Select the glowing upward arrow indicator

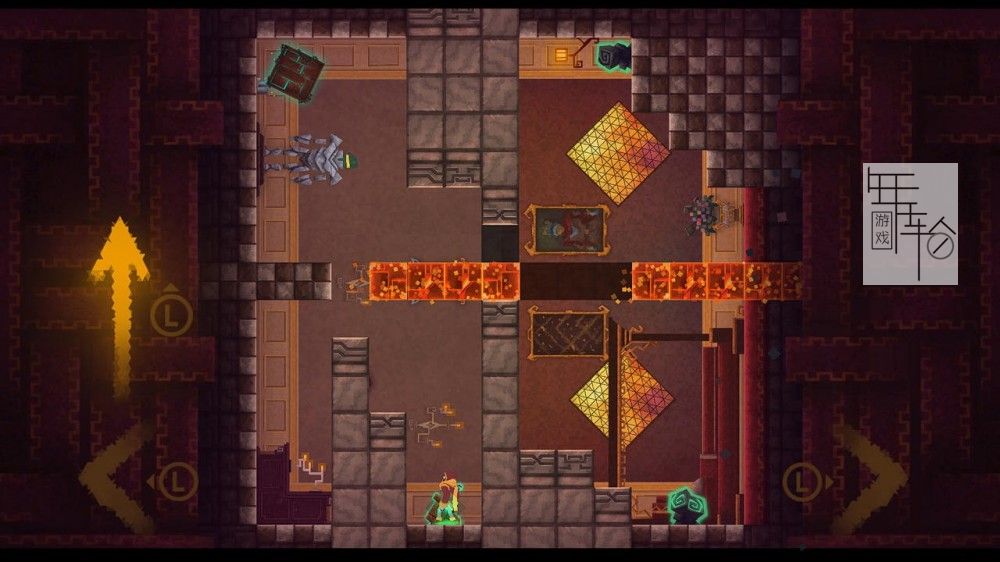tap(120, 300)
